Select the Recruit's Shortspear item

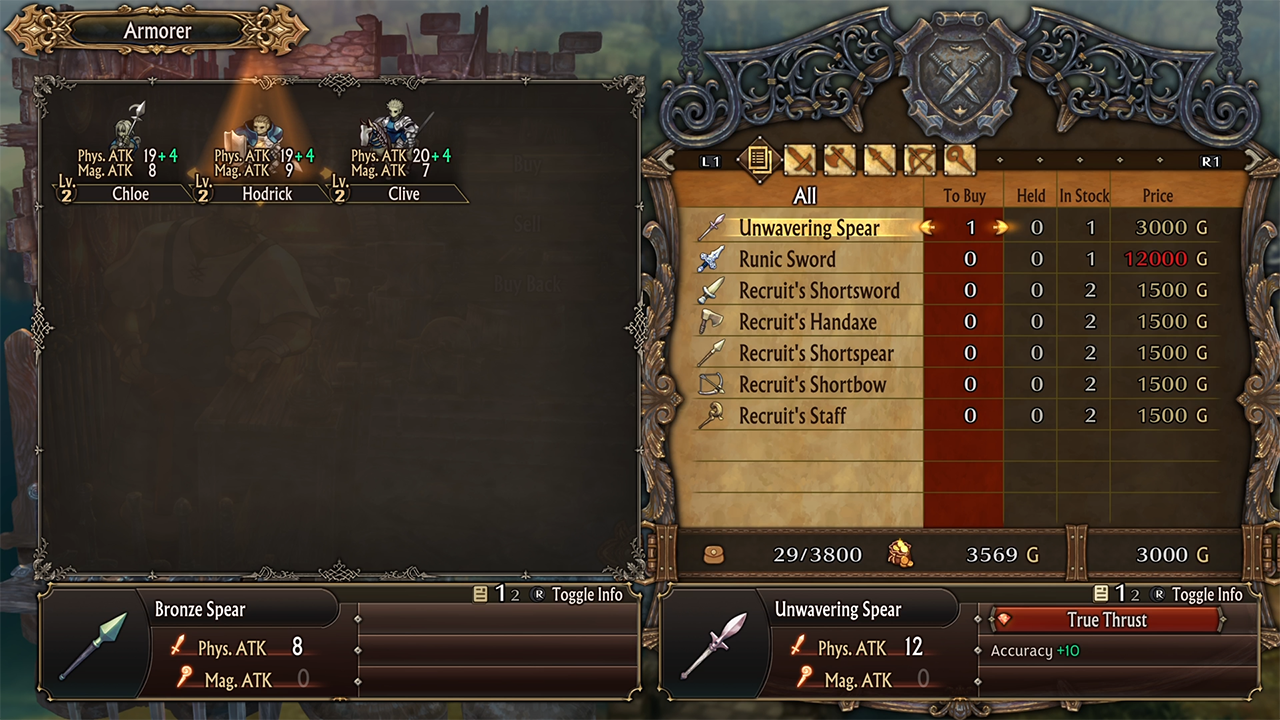[x=816, y=353]
